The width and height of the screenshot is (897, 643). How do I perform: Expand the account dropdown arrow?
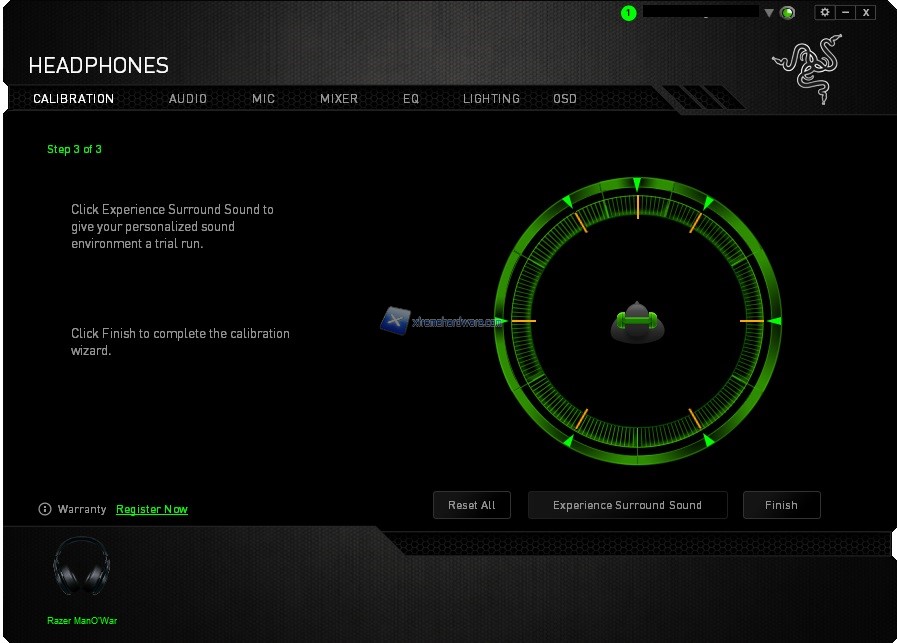[x=769, y=13]
